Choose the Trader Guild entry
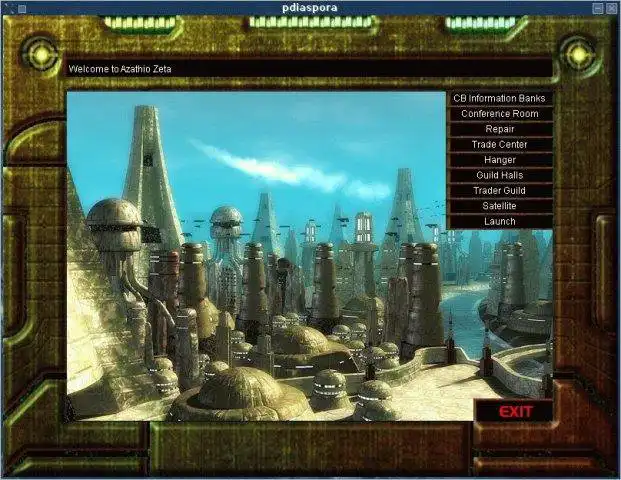 click(500, 190)
